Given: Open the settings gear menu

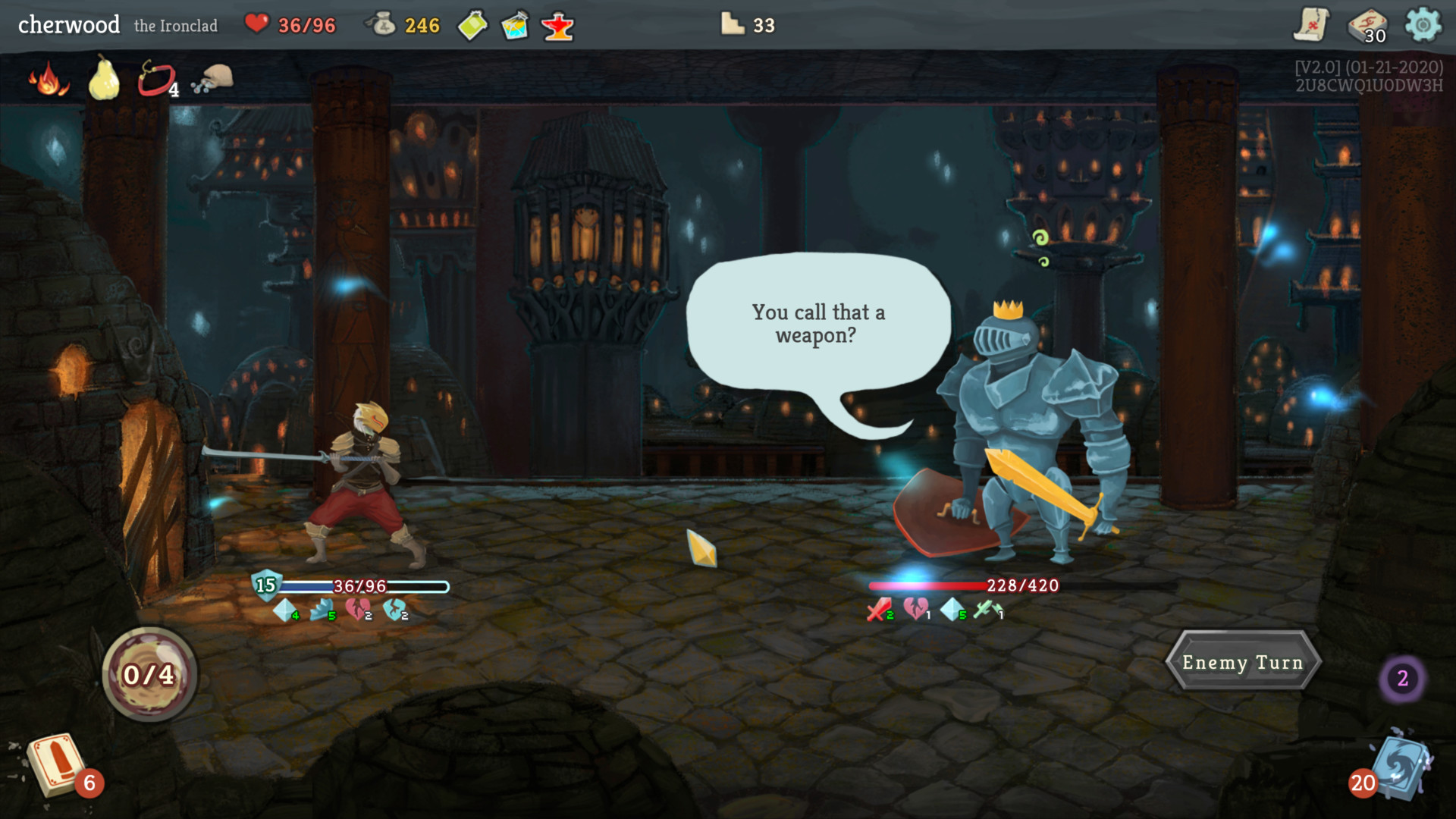Looking at the screenshot, I should [1423, 25].
